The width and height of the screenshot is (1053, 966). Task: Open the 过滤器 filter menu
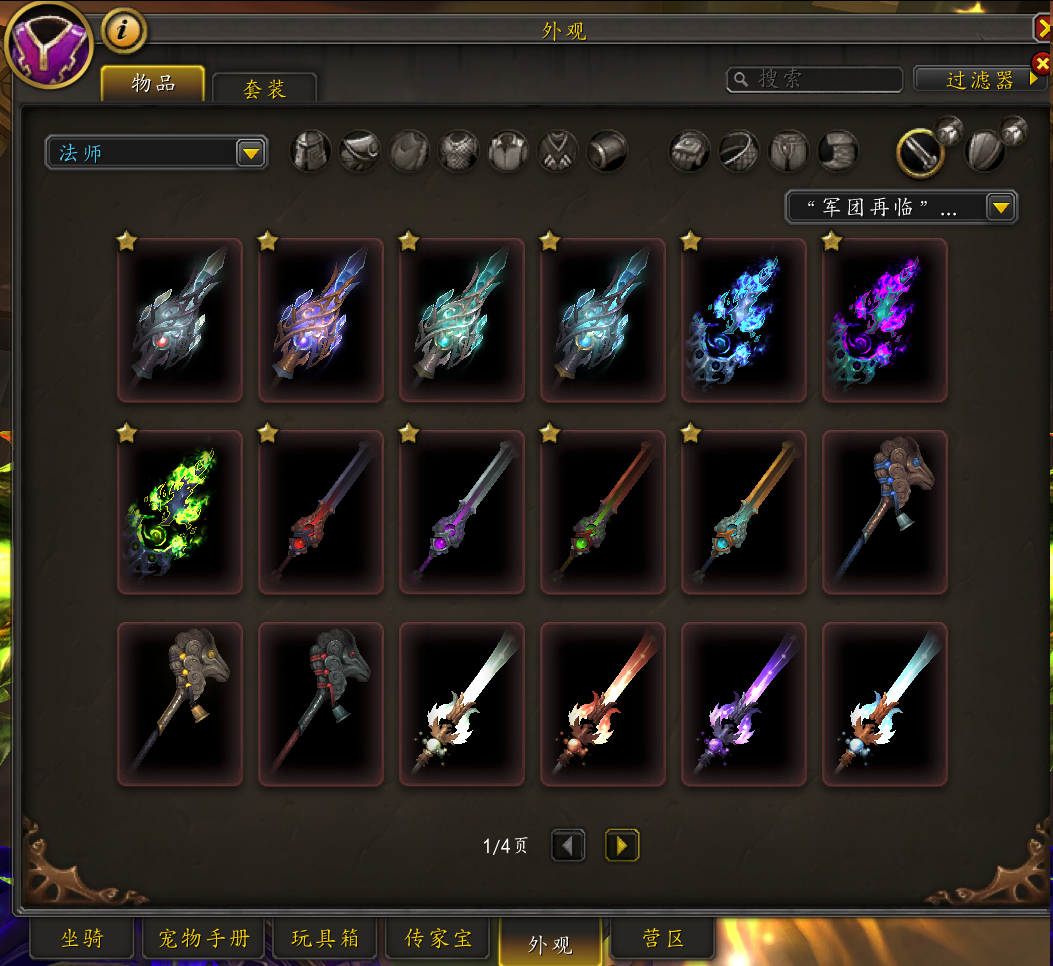(x=980, y=80)
